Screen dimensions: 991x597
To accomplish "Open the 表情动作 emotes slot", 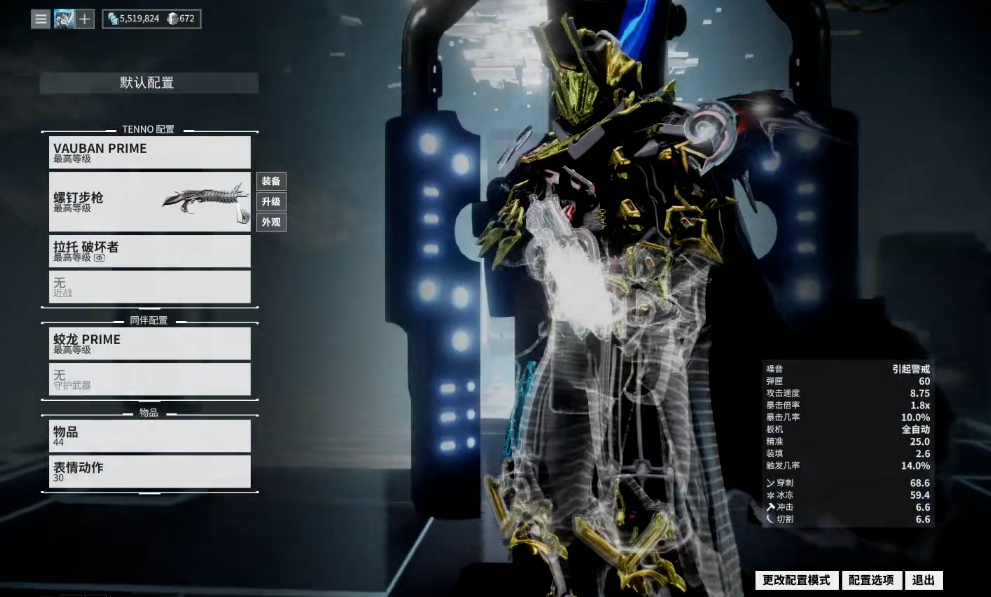I will [150, 471].
